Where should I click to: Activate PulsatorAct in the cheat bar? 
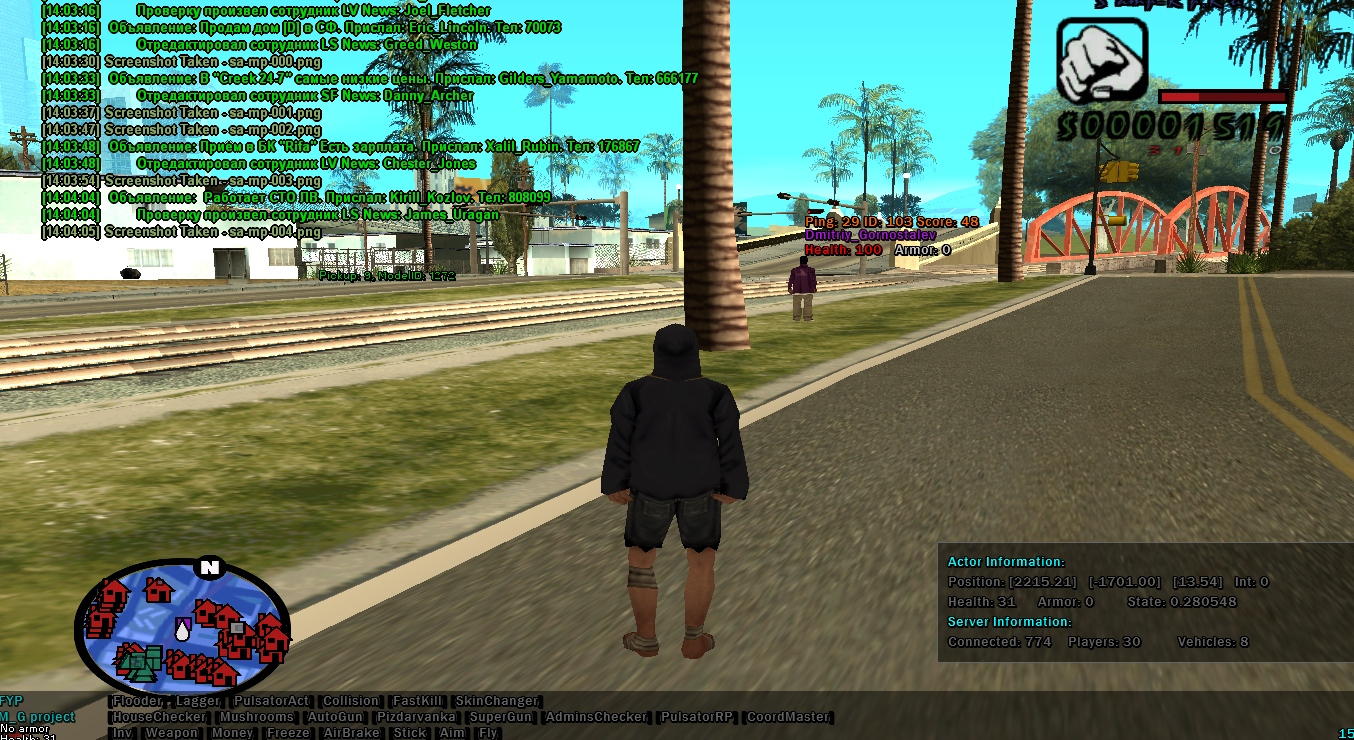click(271, 701)
